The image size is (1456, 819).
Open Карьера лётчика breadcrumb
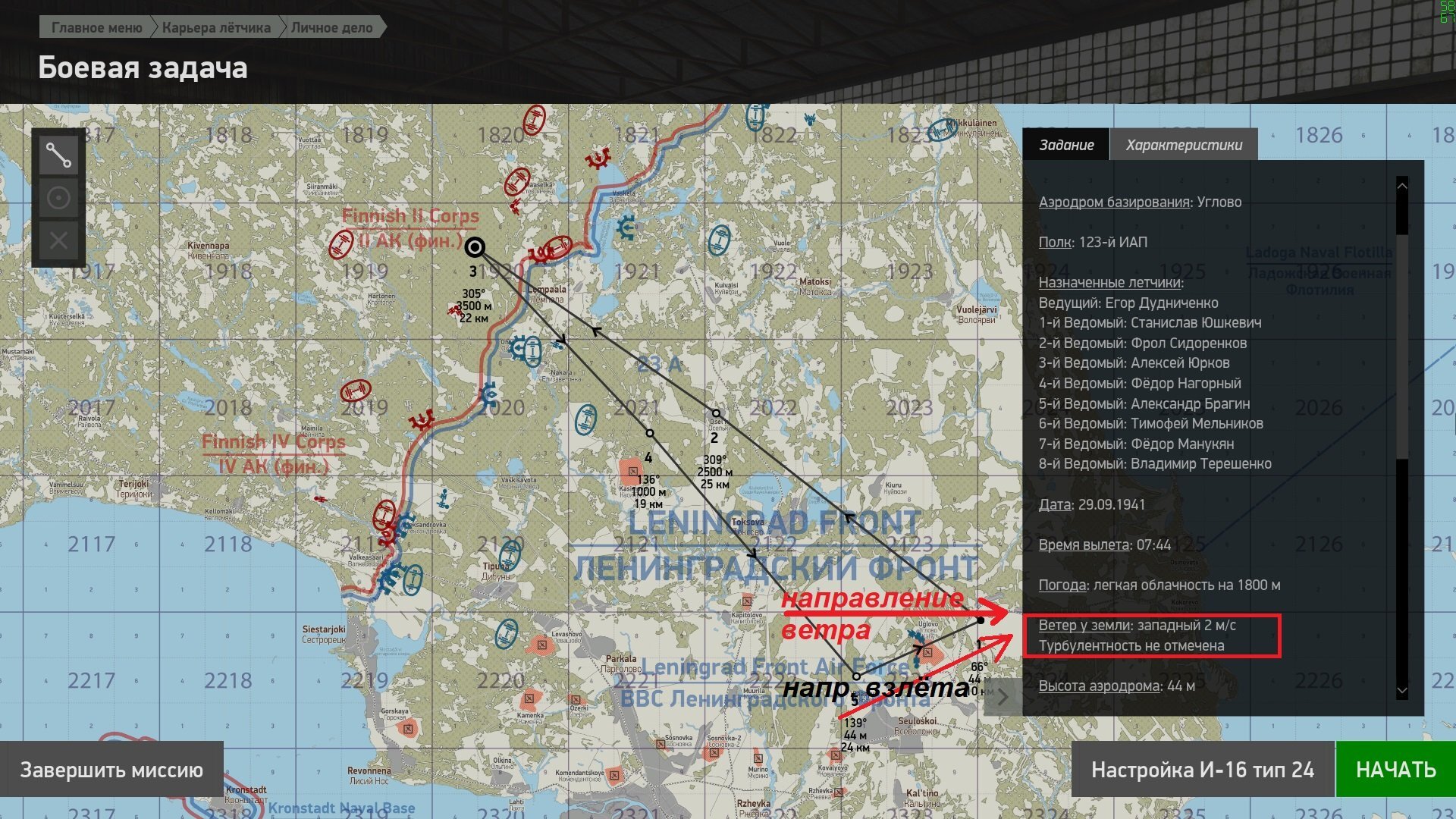[x=216, y=28]
